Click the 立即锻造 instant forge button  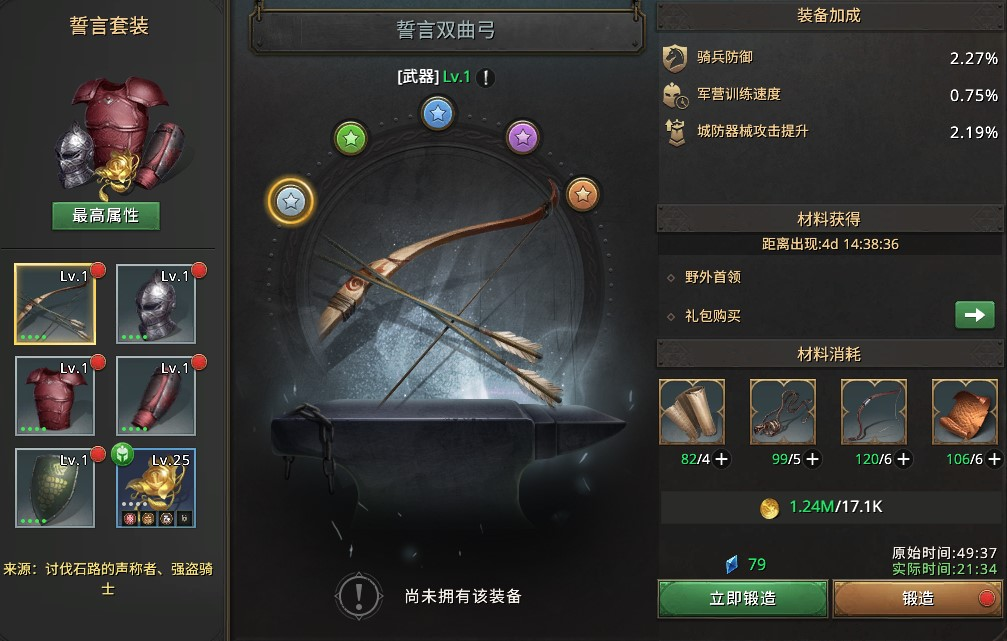tap(742, 598)
